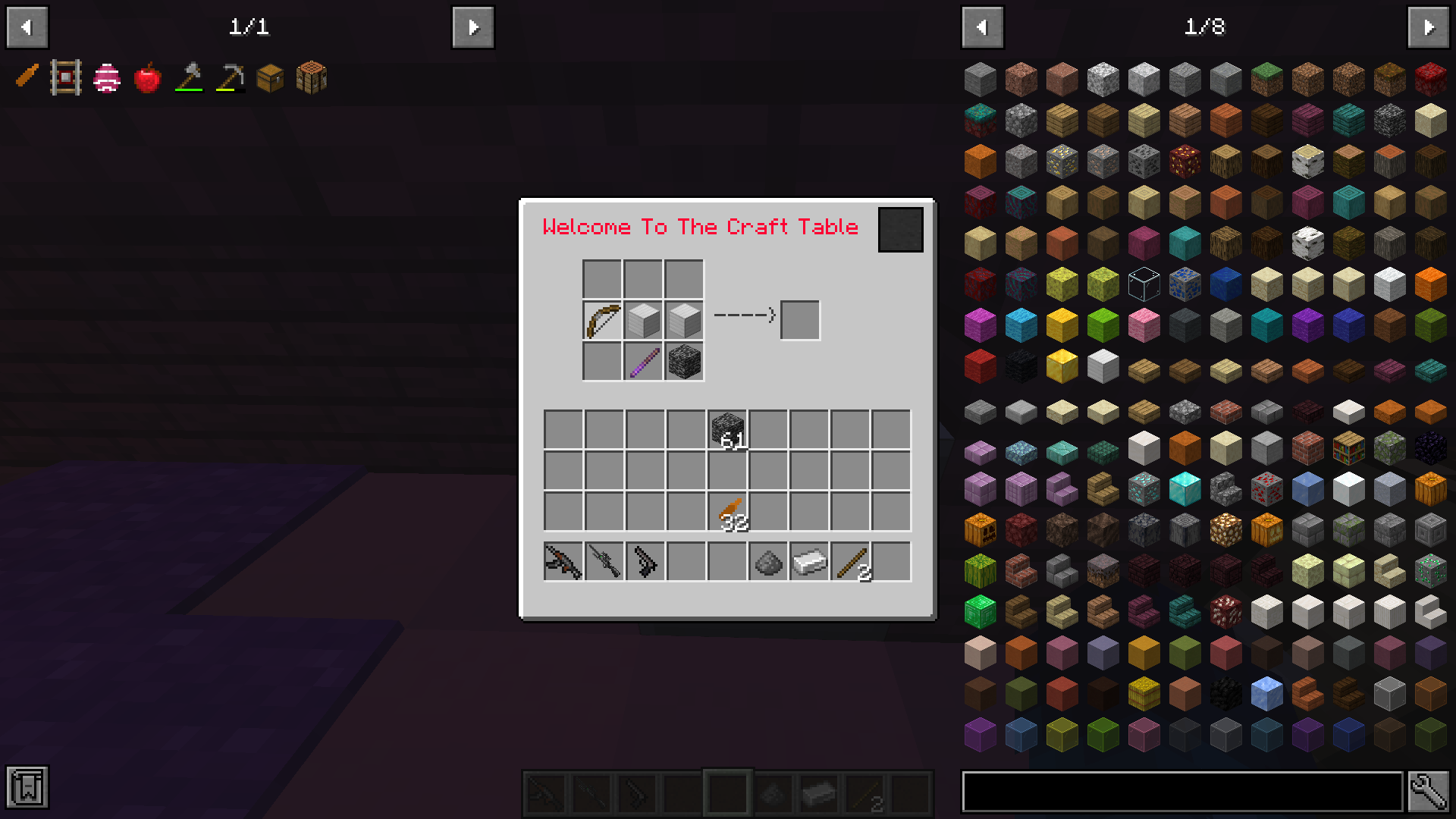The height and width of the screenshot is (819, 1456).
Task: Click the next-page arrow beside the 1/1 label
Action: pyautogui.click(x=472, y=27)
